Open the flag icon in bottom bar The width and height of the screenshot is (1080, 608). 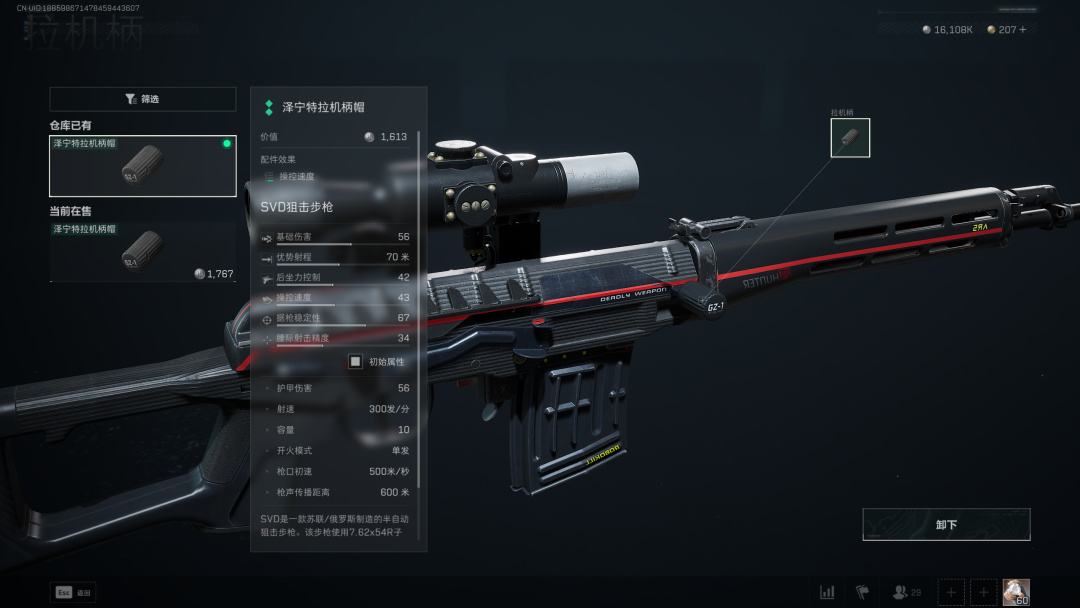point(862,592)
